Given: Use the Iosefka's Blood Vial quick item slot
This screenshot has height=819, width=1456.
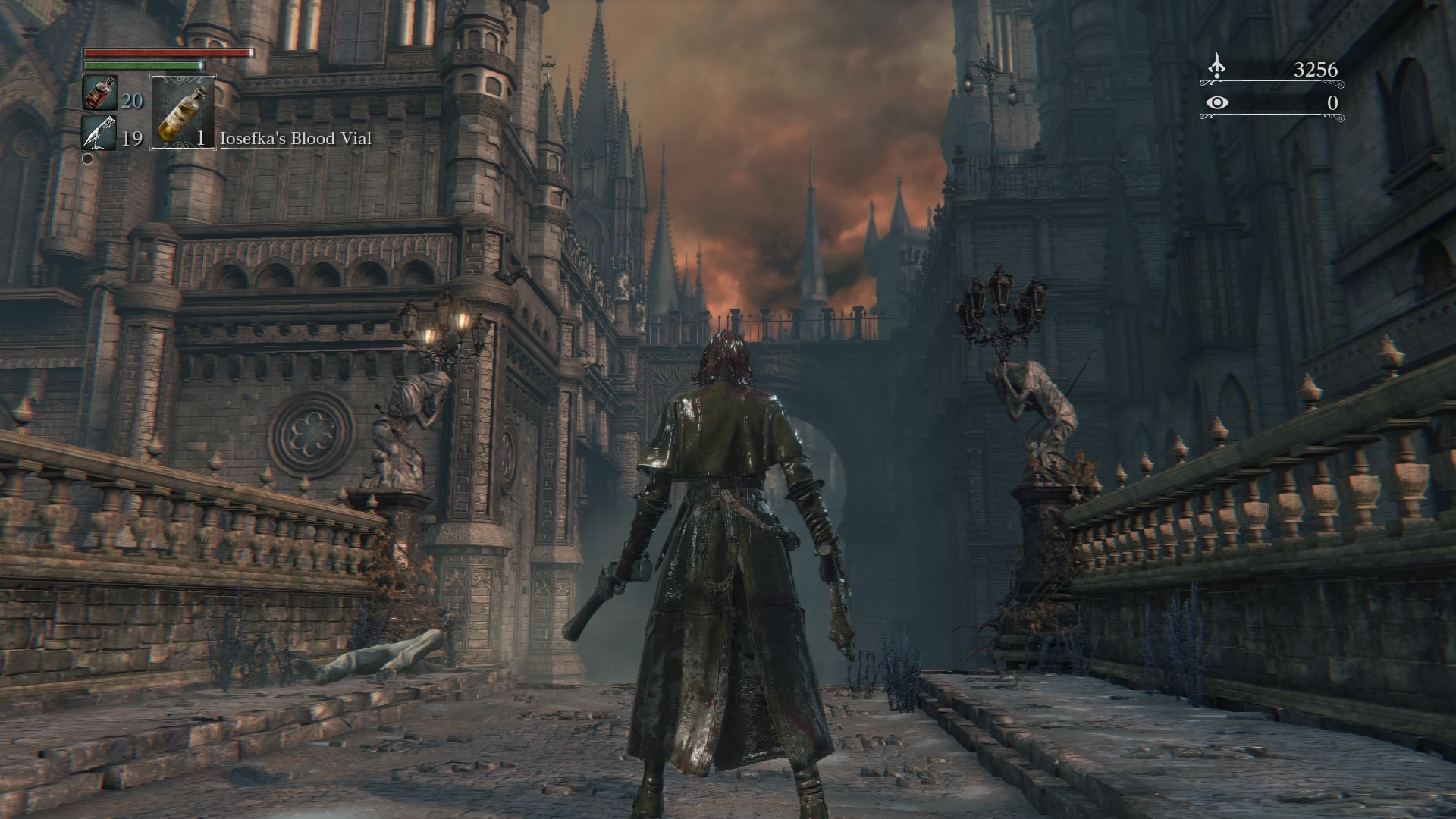Looking at the screenshot, I should (184, 111).
